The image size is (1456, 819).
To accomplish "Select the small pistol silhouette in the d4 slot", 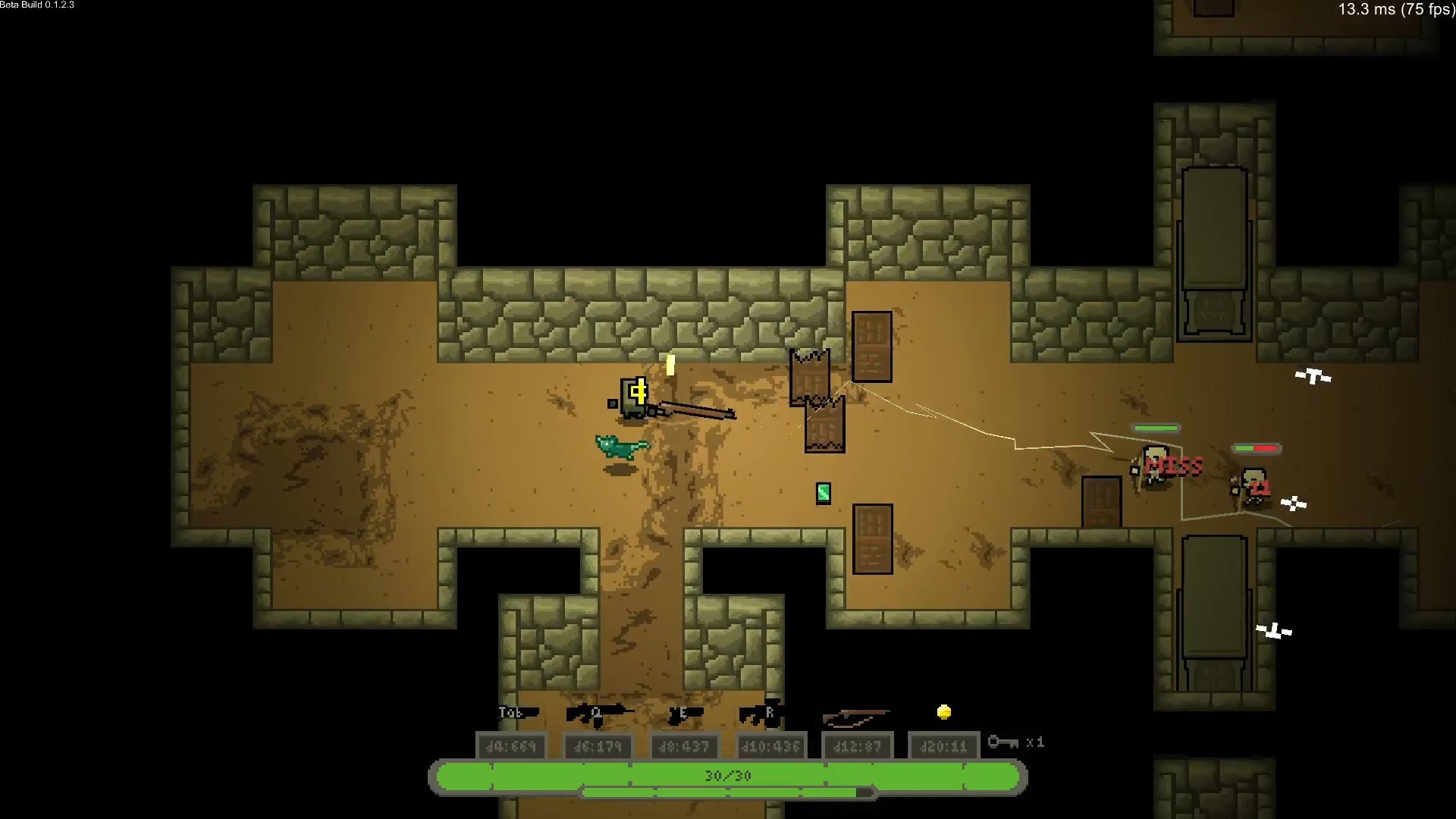I will point(519,713).
